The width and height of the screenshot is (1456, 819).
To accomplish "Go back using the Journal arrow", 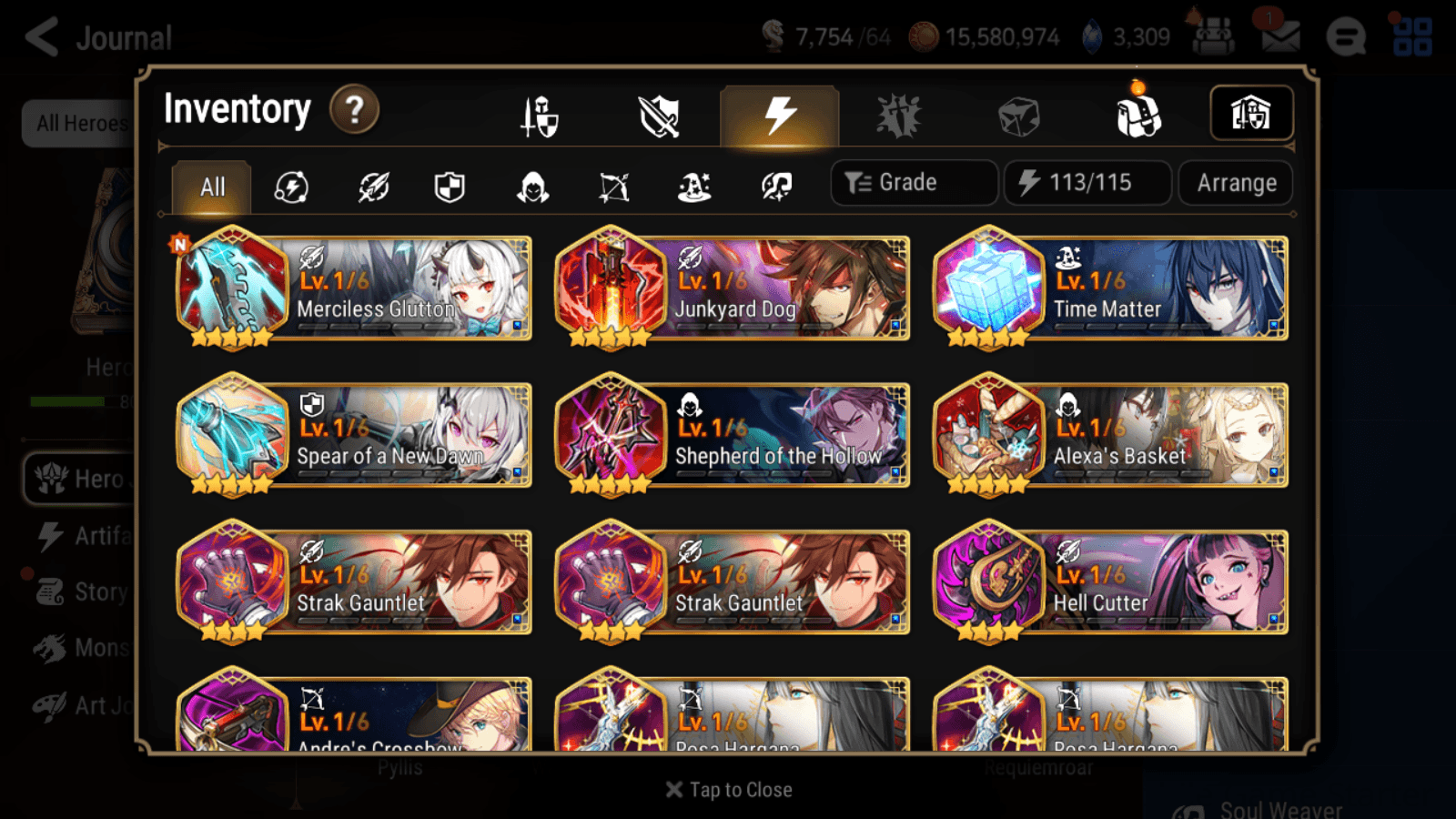I will pos(41,36).
